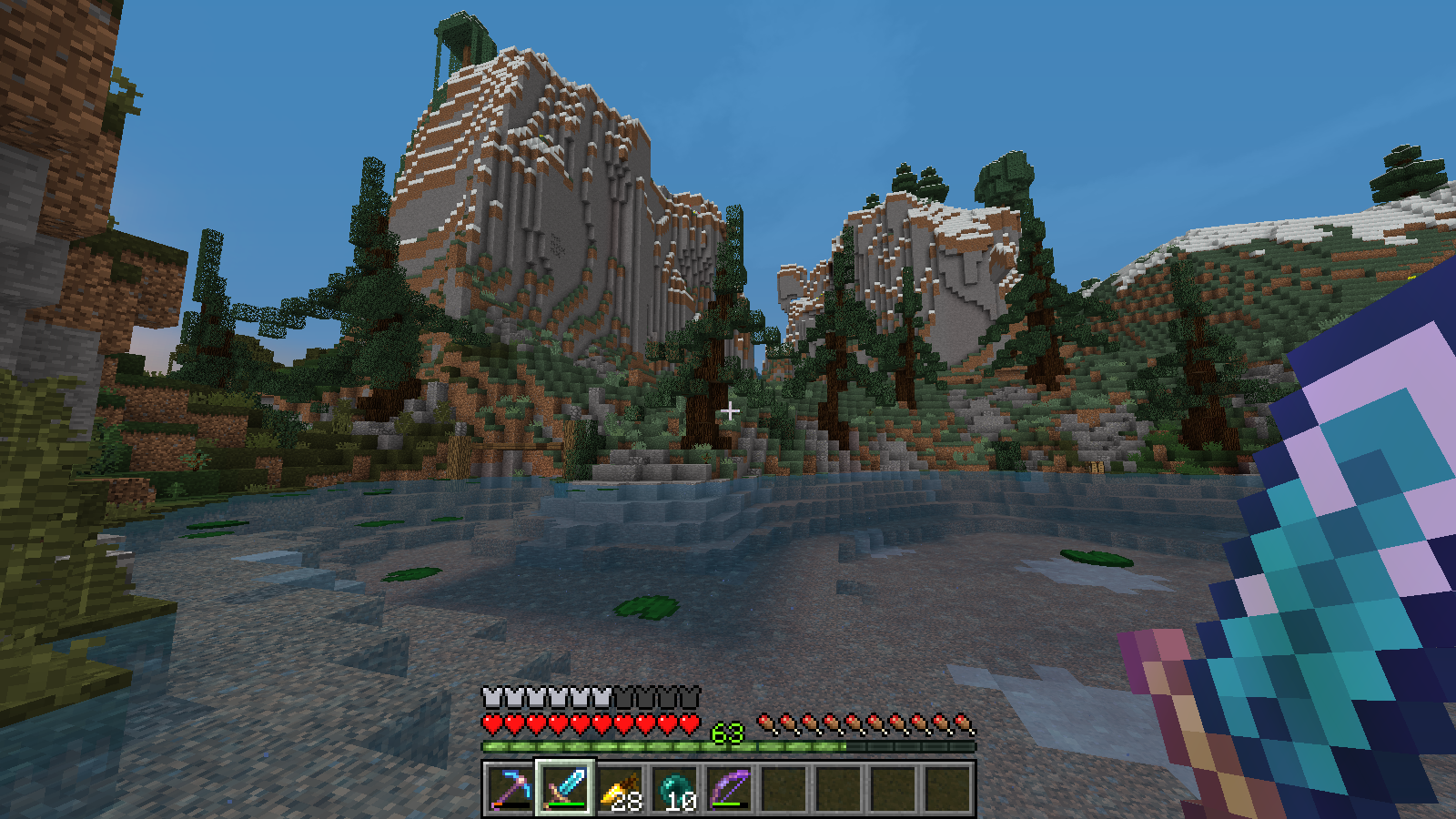The width and height of the screenshot is (1456, 819).
Task: Select the enchanted diamond pickaxe hotbar slot
Action: (x=511, y=788)
